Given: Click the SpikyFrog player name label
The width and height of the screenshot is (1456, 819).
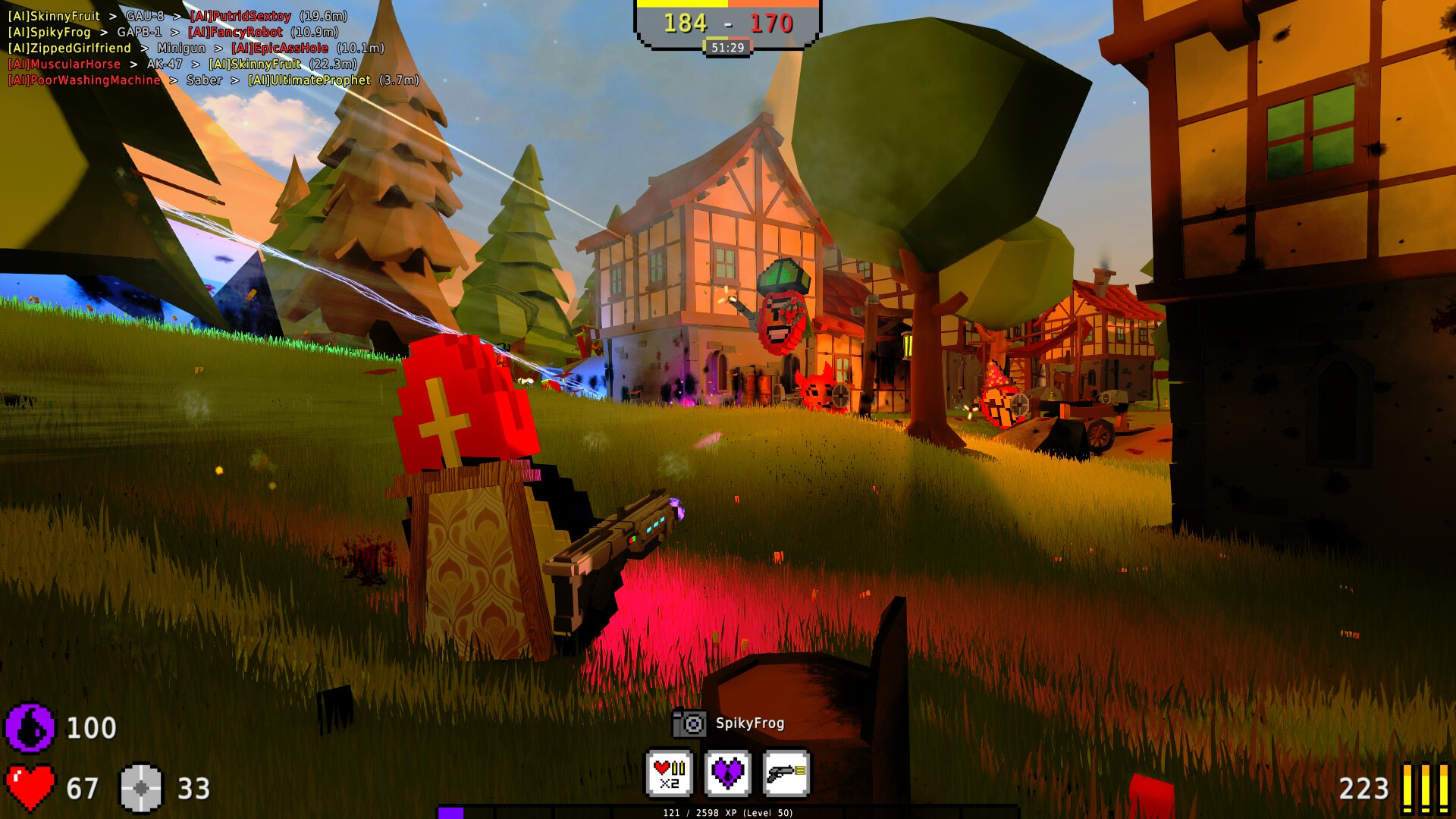Looking at the screenshot, I should click(751, 724).
